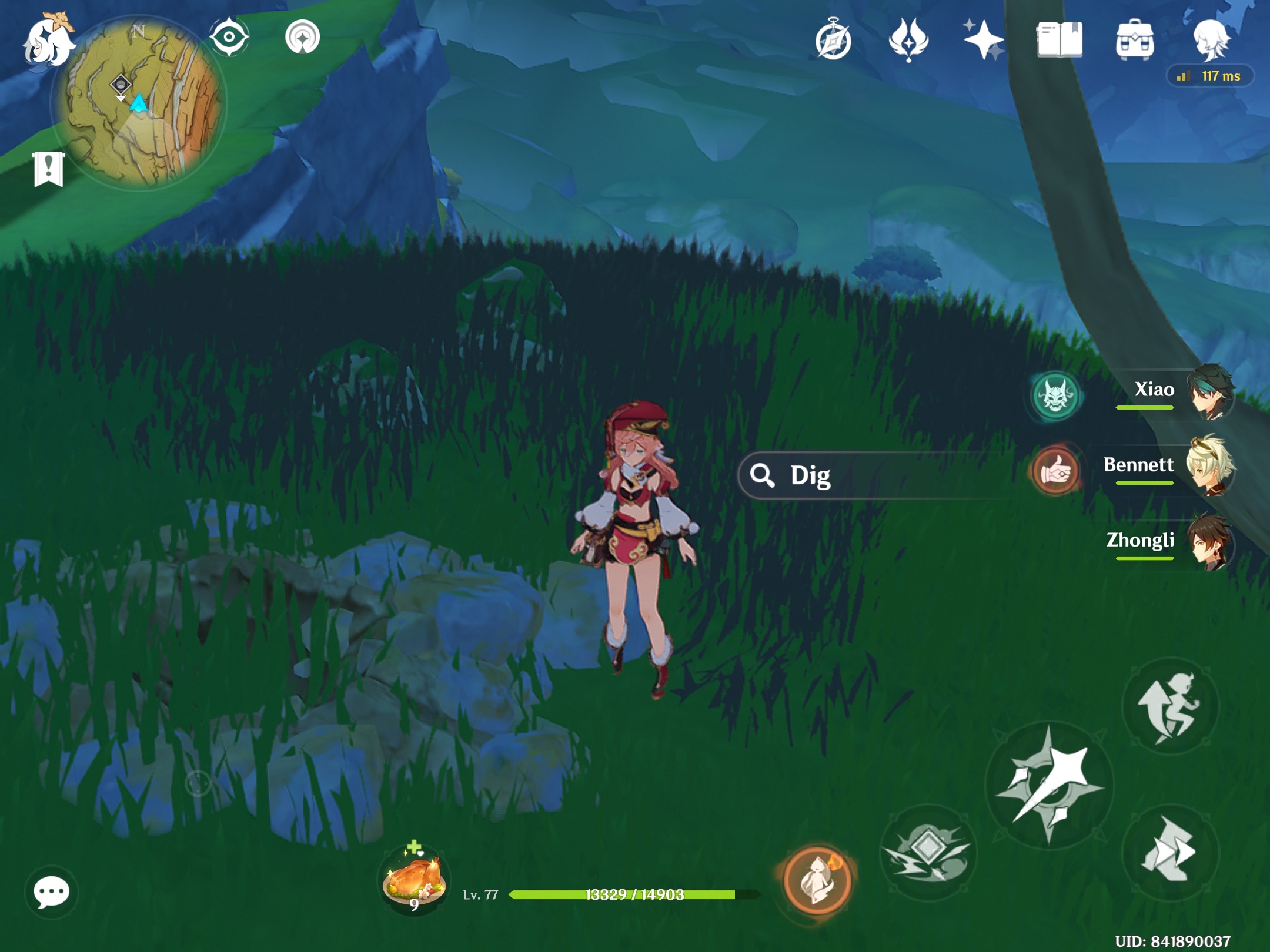Screen dimensions: 1270x952
Task: Toggle the Elemental Sight eye icon
Action: 229,35
